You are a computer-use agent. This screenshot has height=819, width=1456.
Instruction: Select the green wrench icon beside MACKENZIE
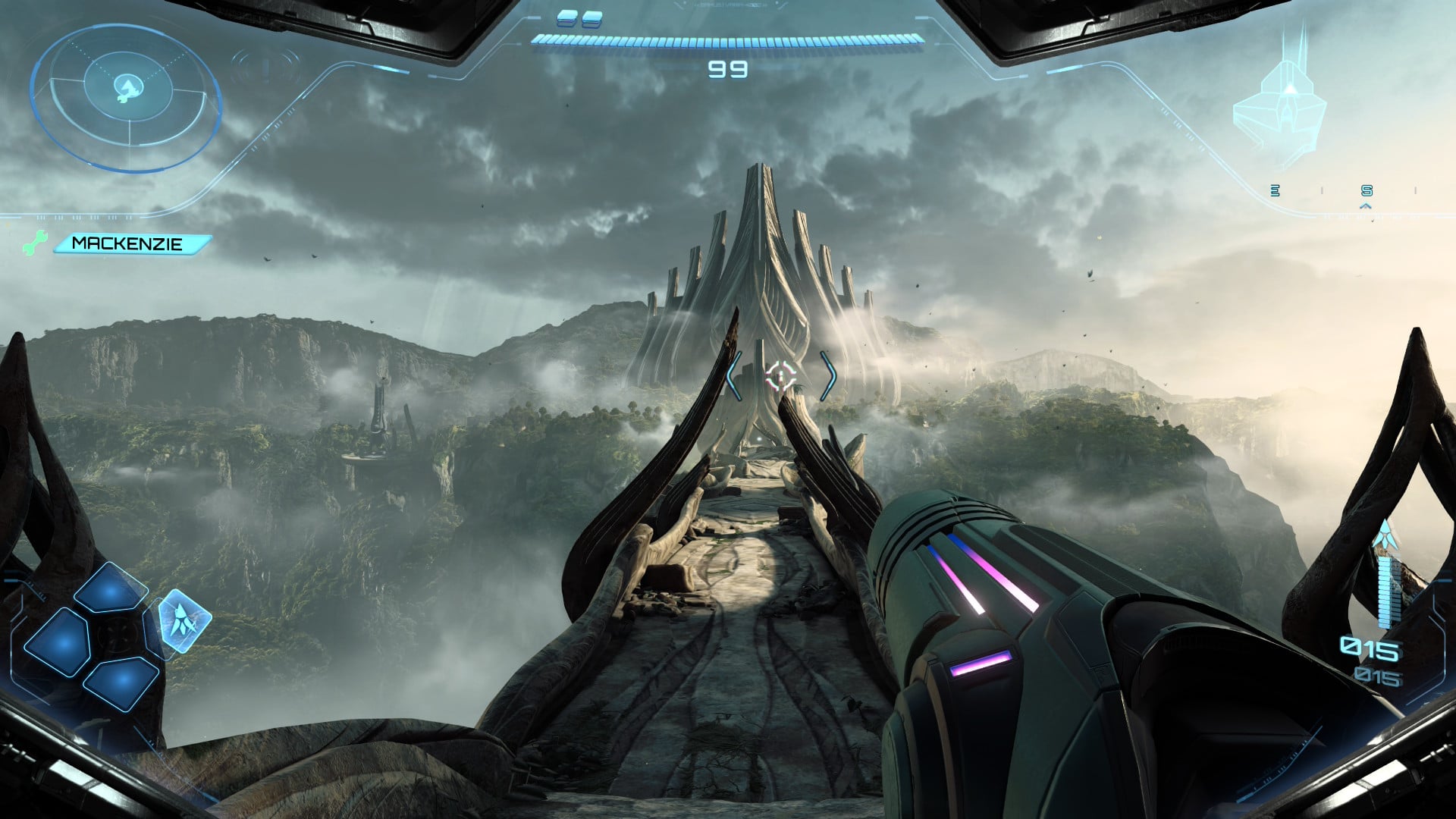(34, 243)
